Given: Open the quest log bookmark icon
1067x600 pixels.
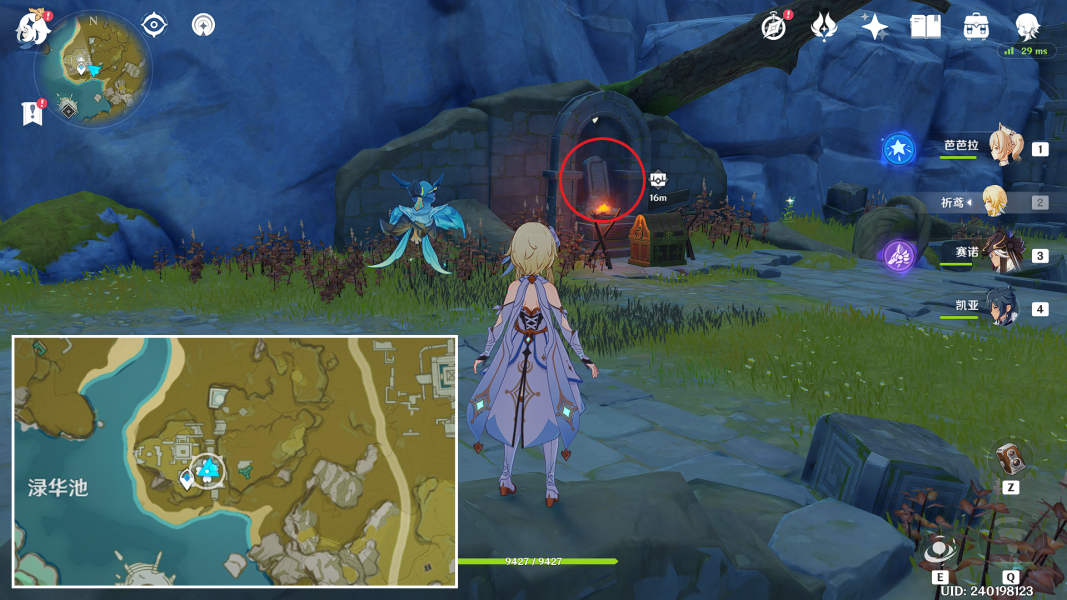Looking at the screenshot, I should [32, 113].
